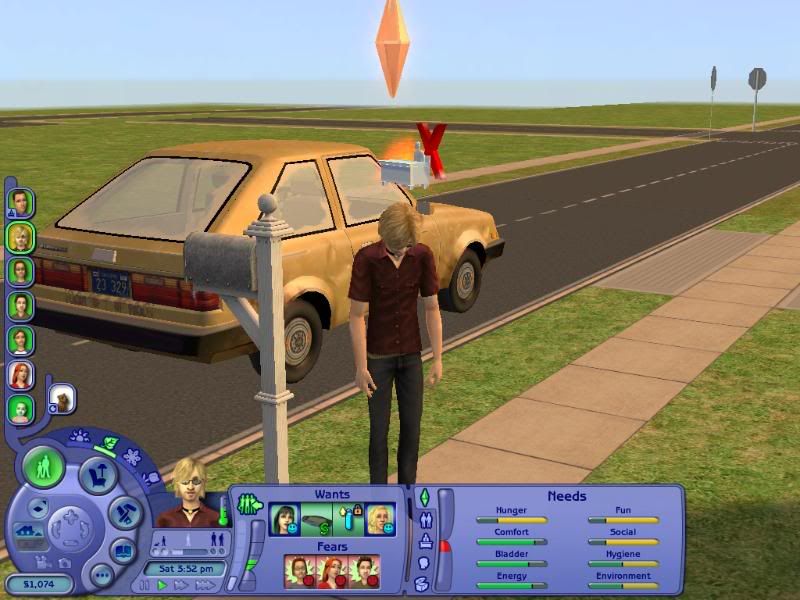Click the locked want slot
The width and height of the screenshot is (800, 600).
coord(348,520)
